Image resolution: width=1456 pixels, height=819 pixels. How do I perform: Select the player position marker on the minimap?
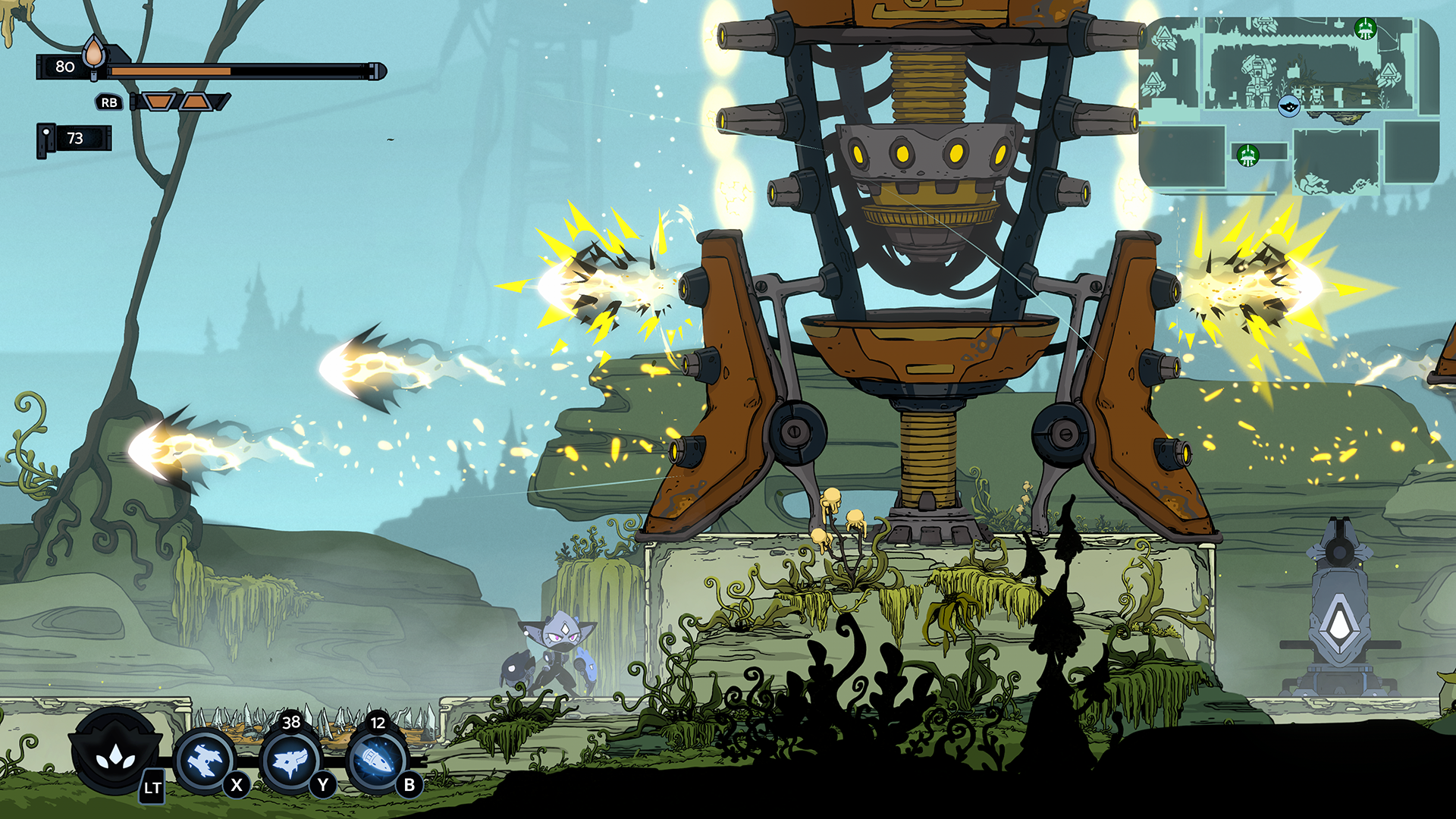tap(1288, 107)
